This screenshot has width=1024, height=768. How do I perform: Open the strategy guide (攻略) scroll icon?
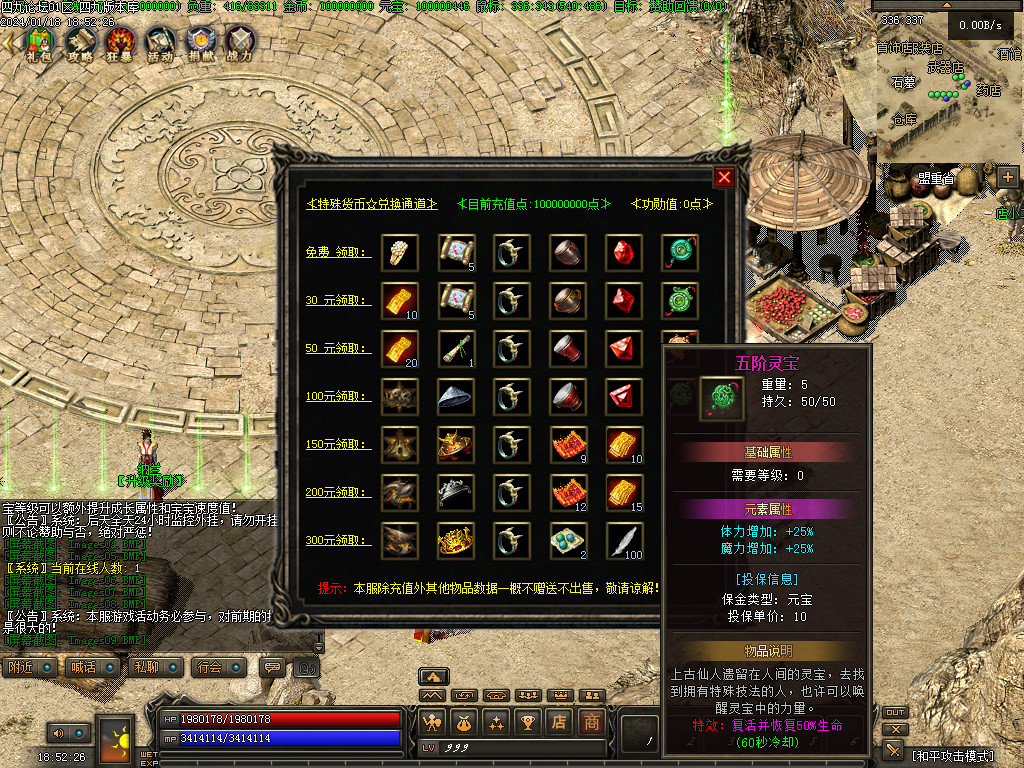coord(79,43)
